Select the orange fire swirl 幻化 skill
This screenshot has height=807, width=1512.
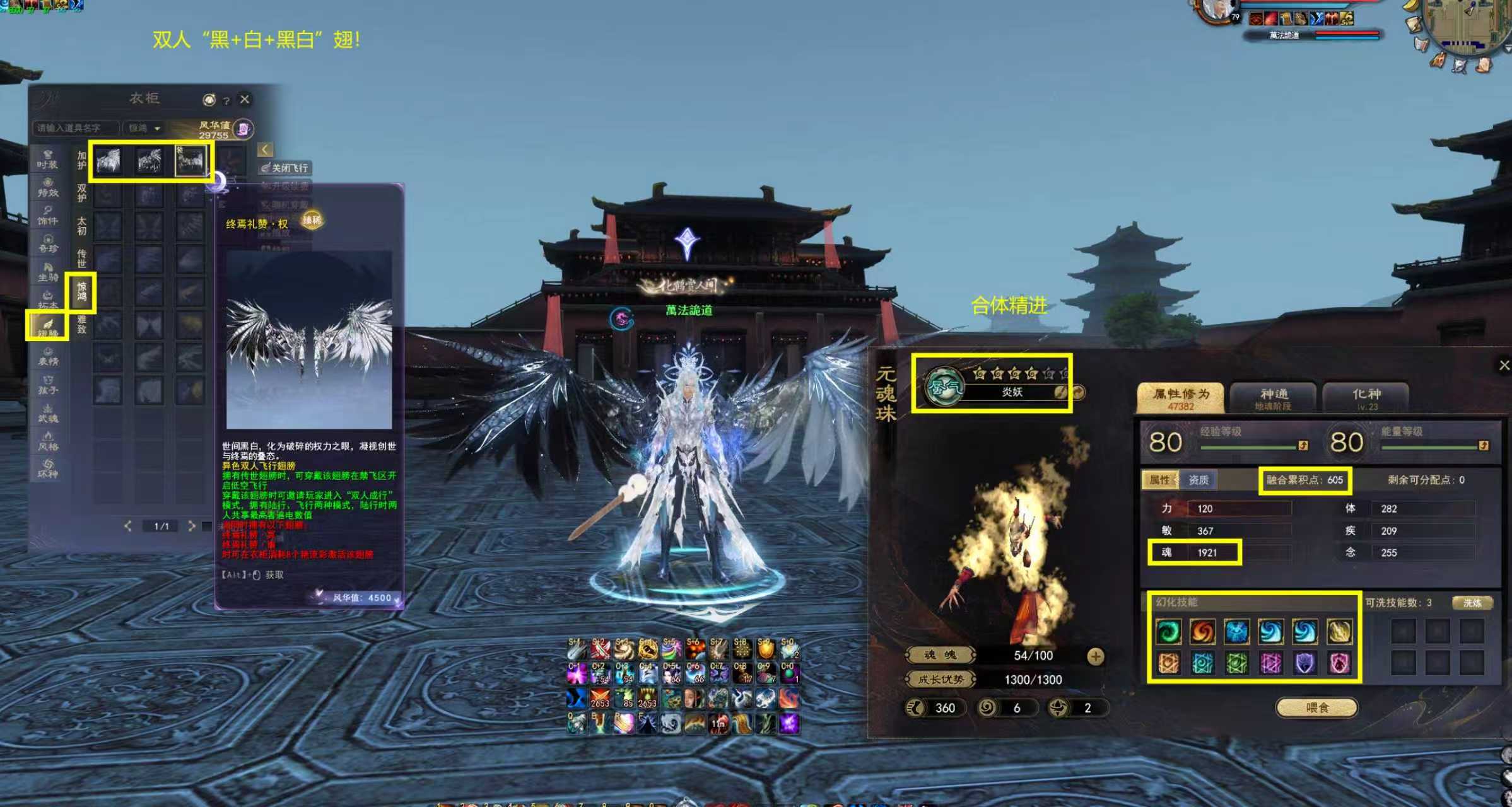(1202, 631)
